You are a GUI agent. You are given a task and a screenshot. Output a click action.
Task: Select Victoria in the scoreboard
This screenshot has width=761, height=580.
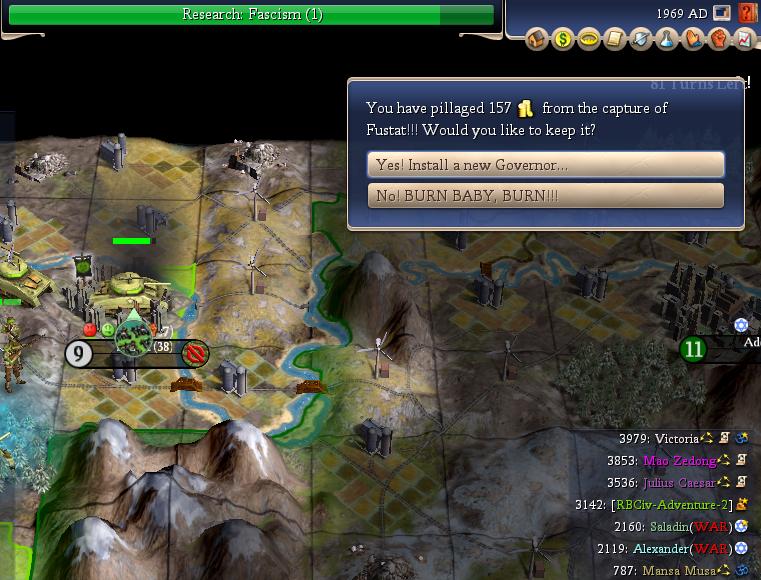677,439
